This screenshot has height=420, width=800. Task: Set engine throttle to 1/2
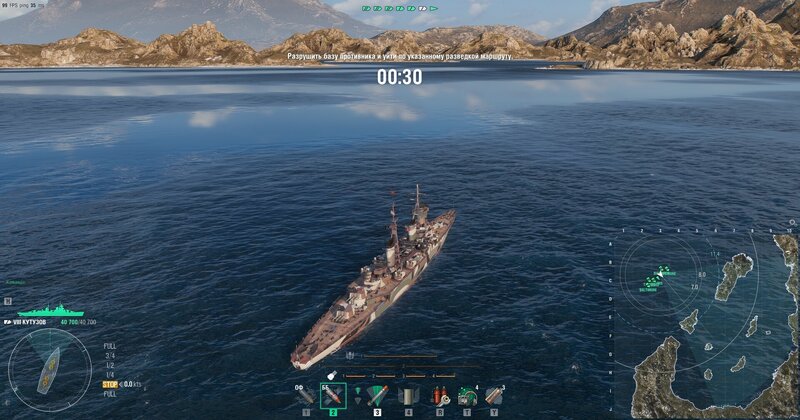pos(109,365)
